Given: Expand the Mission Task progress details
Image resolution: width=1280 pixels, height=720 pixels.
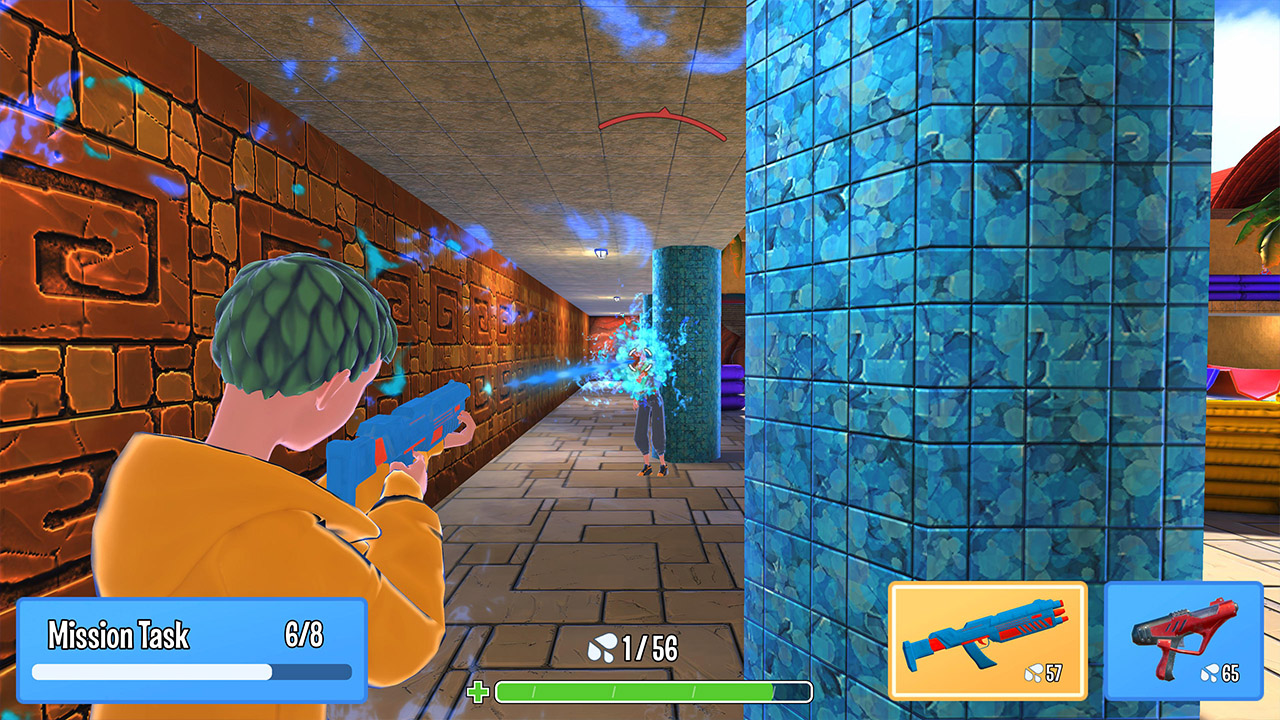Looking at the screenshot, I should [x=190, y=670].
